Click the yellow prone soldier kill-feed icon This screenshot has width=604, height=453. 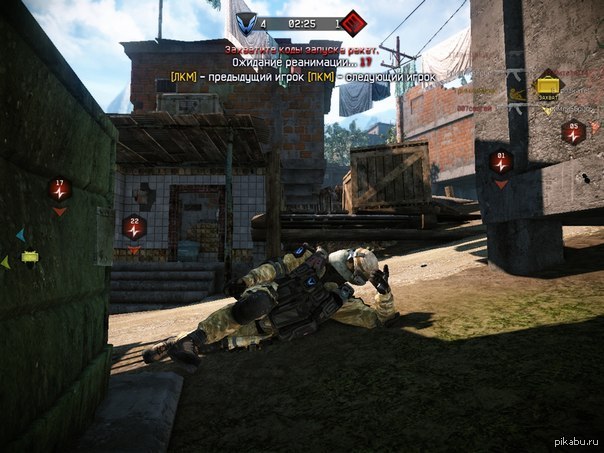click(x=516, y=95)
